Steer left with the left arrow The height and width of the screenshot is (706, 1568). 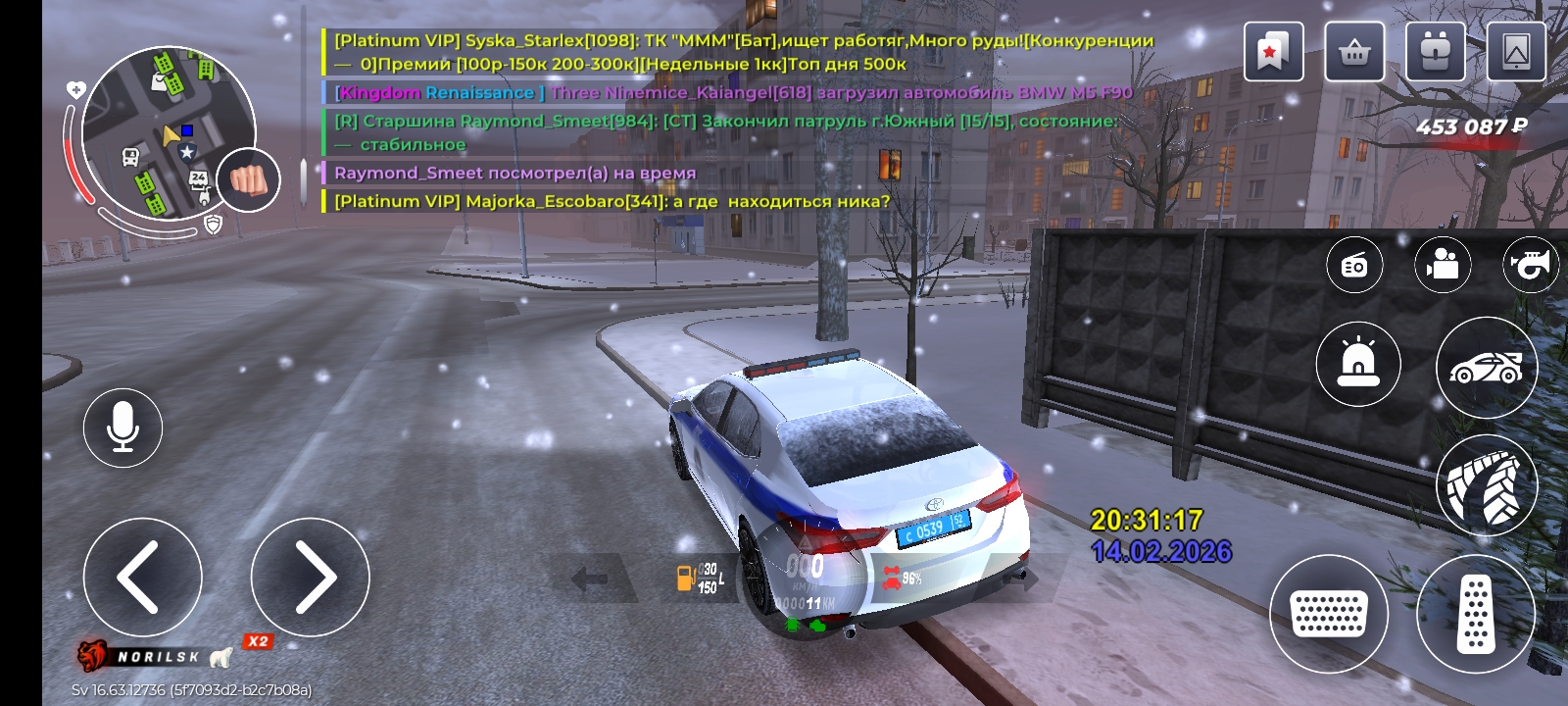click(142, 577)
